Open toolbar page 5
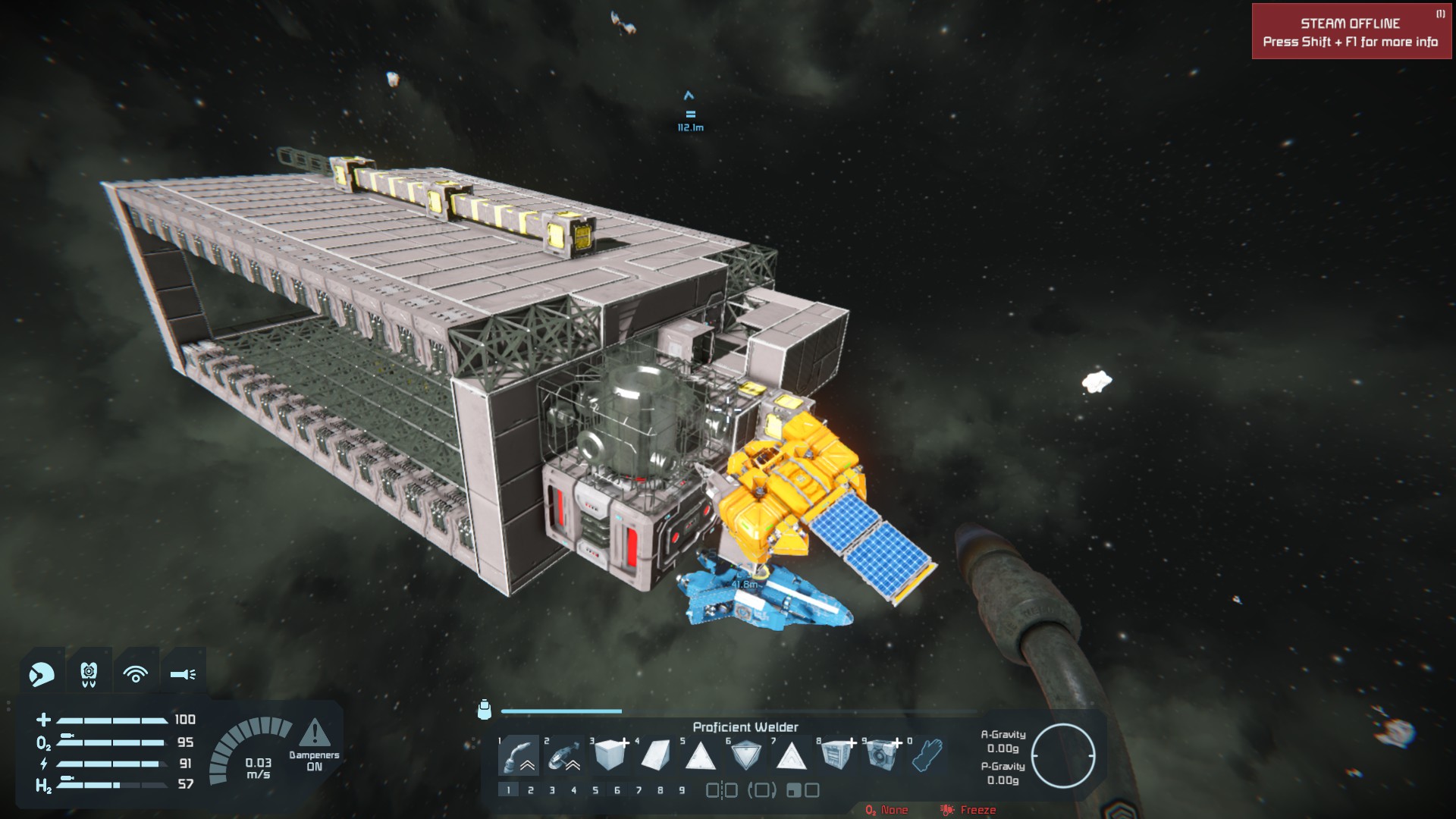The image size is (1456, 819). click(595, 790)
